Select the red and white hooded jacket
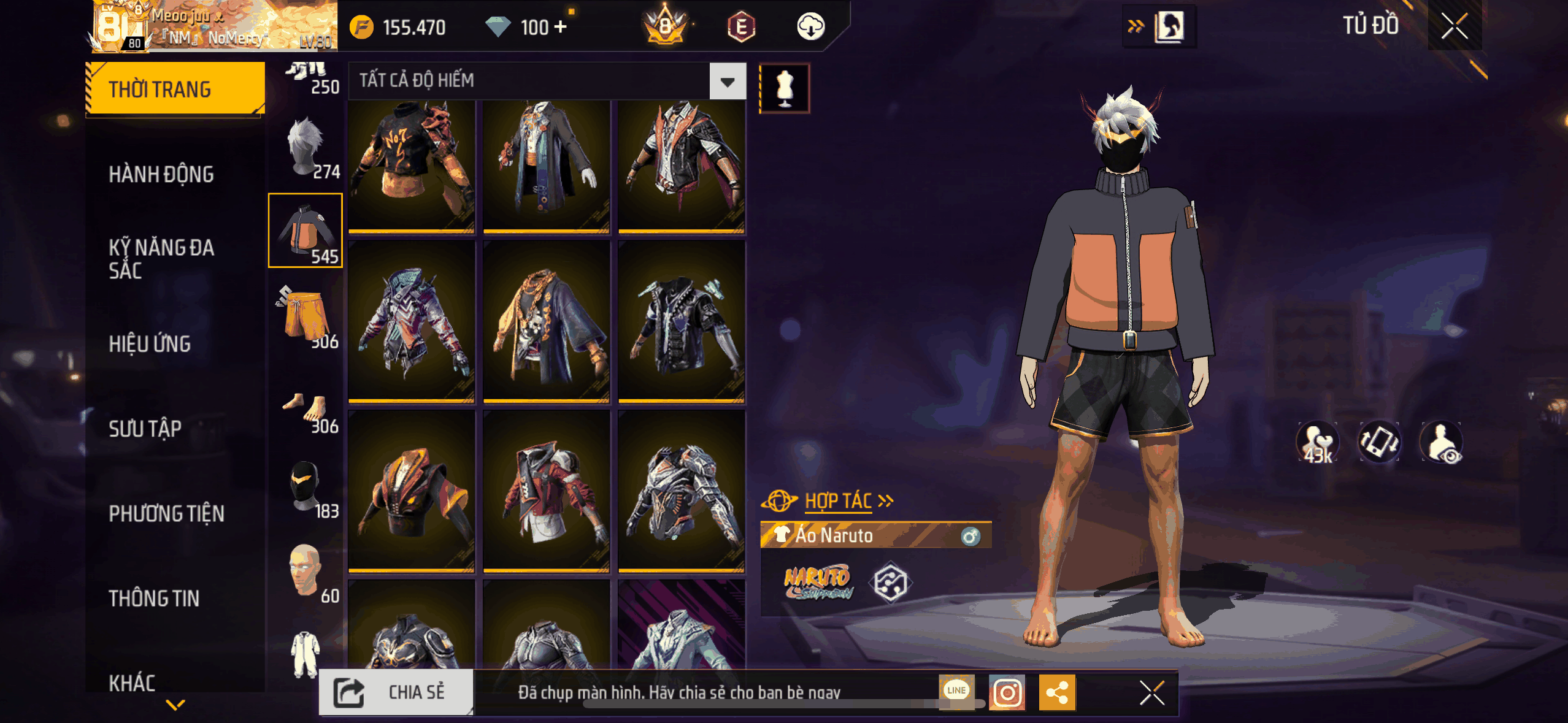Screen dimensions: 1568x723 pos(546,491)
